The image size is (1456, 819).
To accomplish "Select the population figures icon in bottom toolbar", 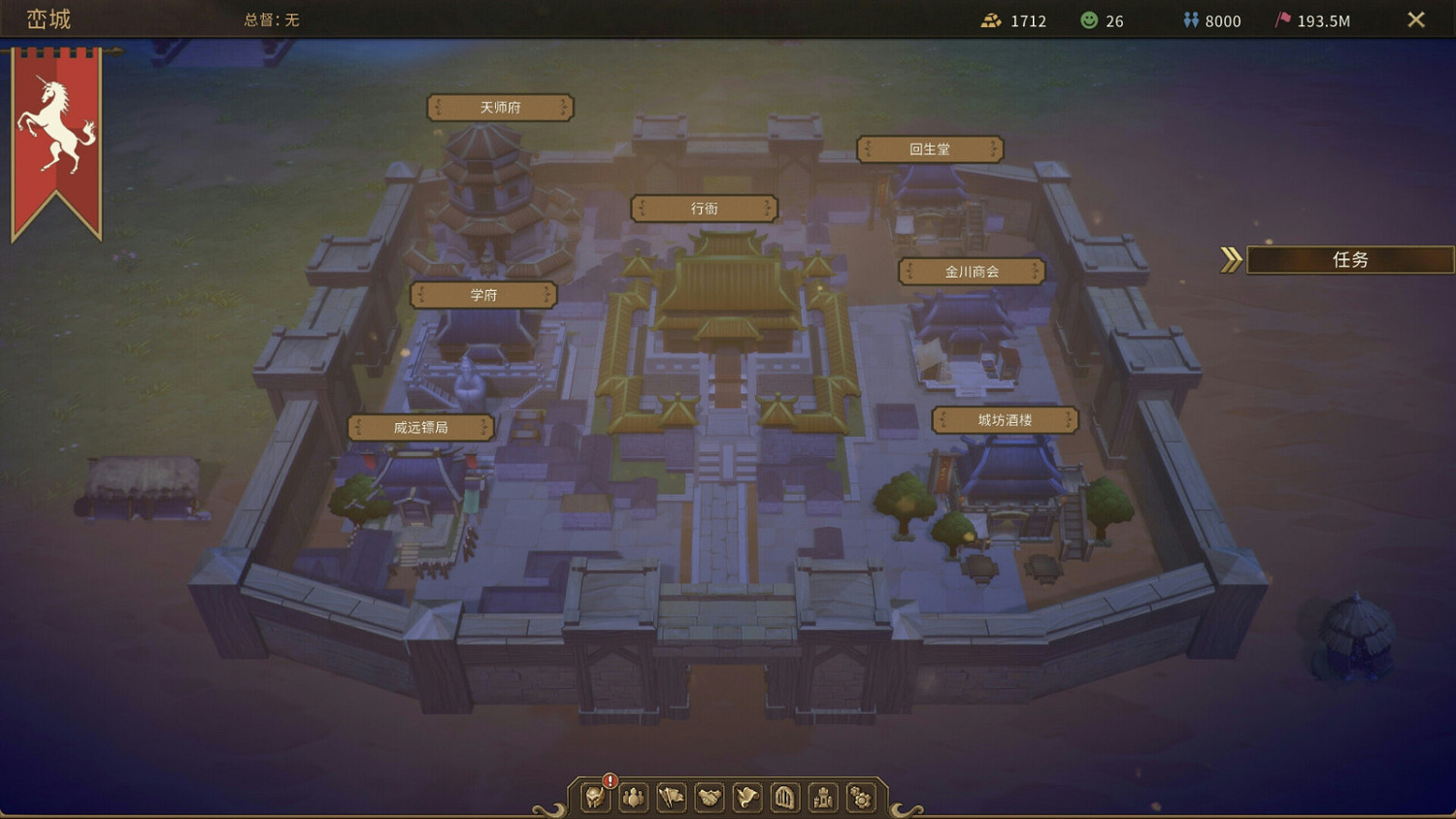I will pos(633,798).
